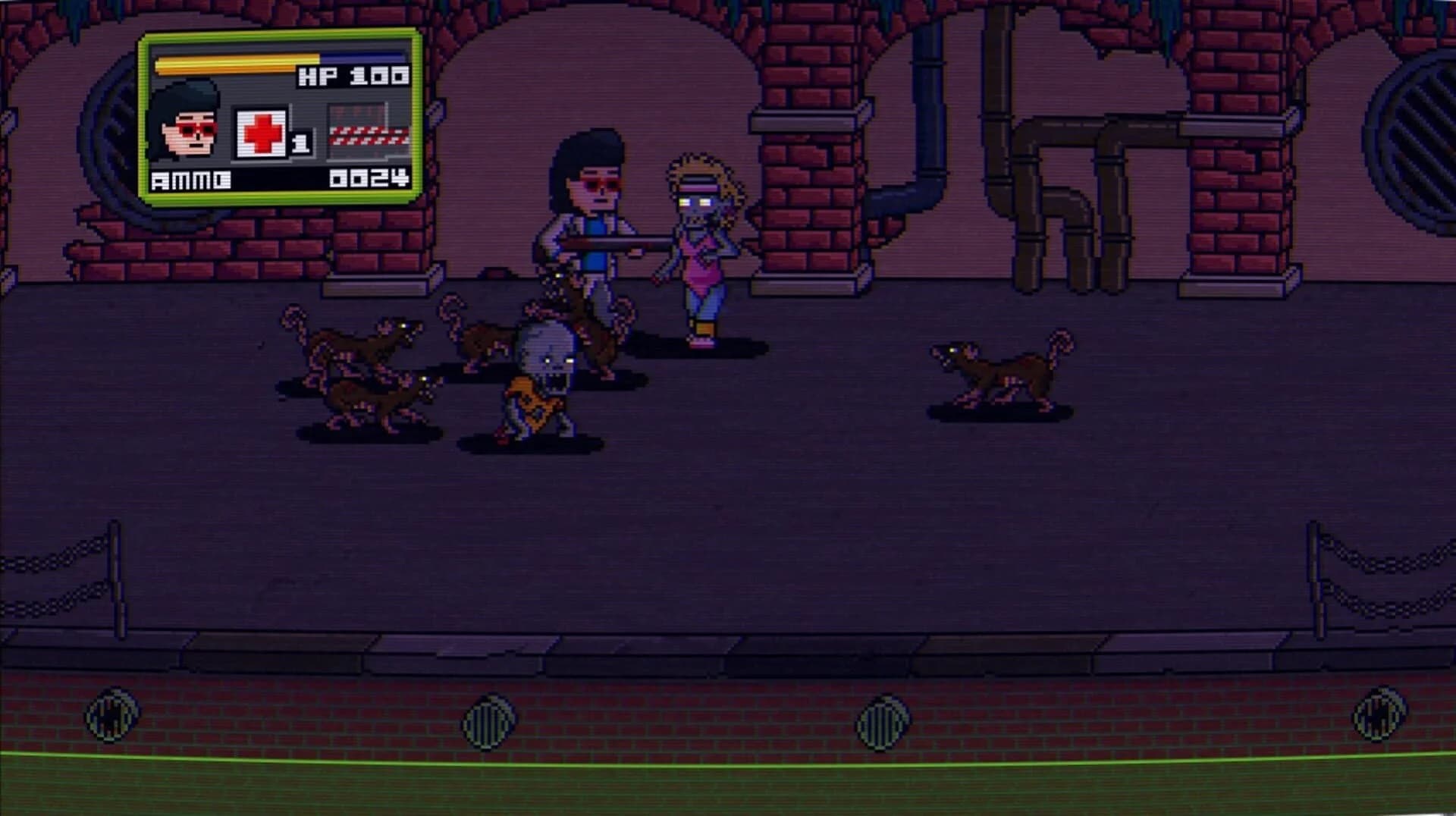This screenshot has height=816, width=1456.
Task: Click the chain fence post in the foreground
Action: (x=118, y=573)
